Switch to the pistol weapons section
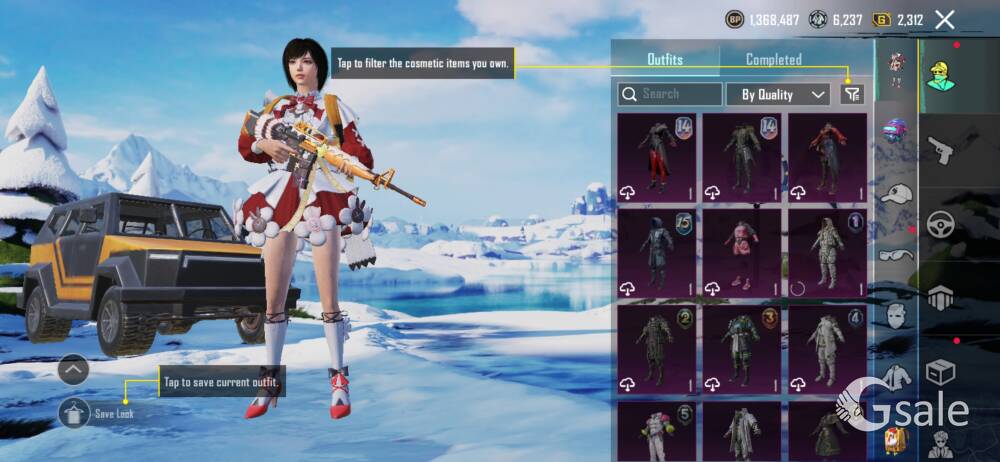The width and height of the screenshot is (1000, 462). coord(943,151)
